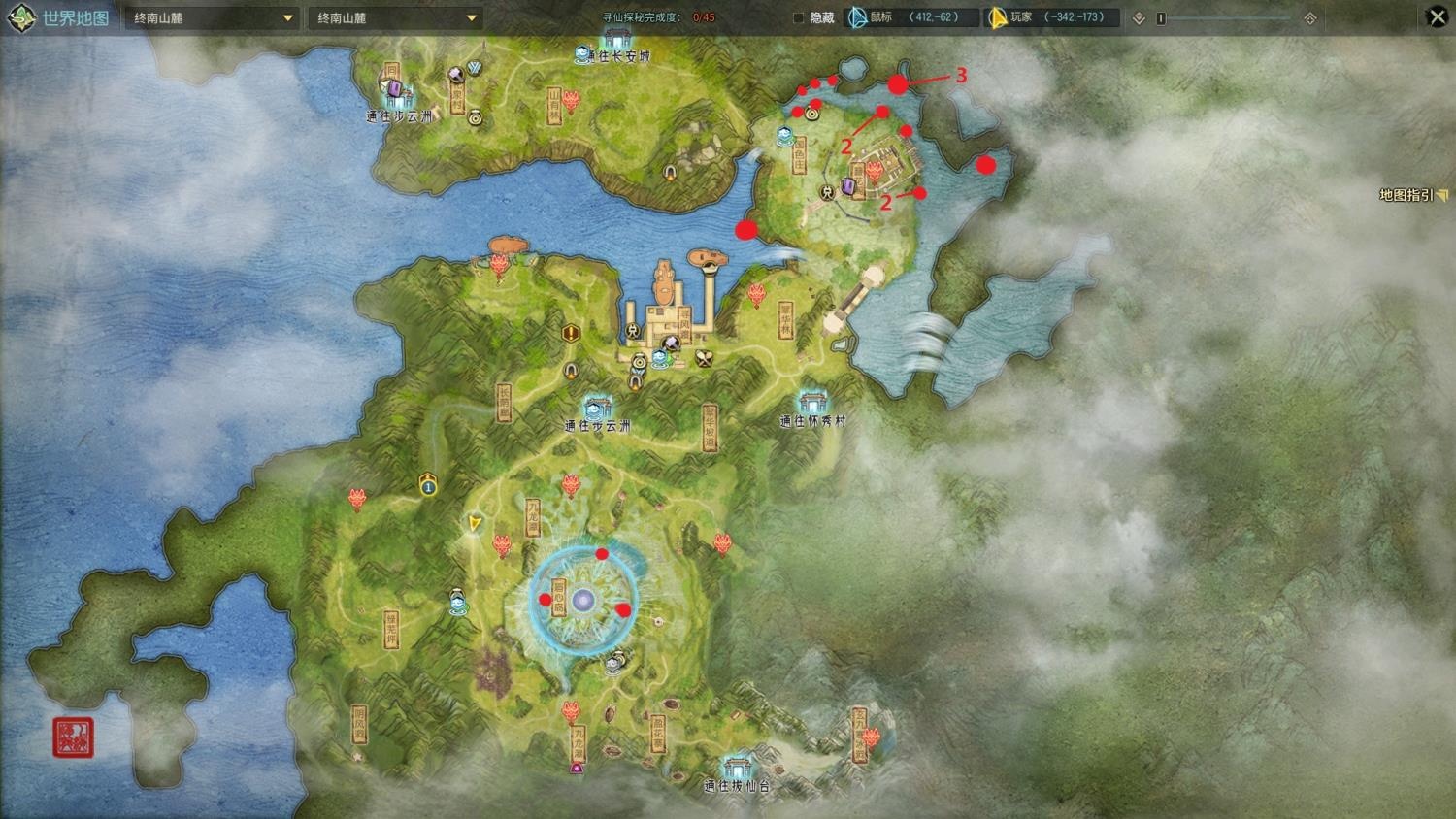Screen dimensions: 1456x819
Task: Select the 通往怀秀村 gate marker
Action: pos(812,403)
